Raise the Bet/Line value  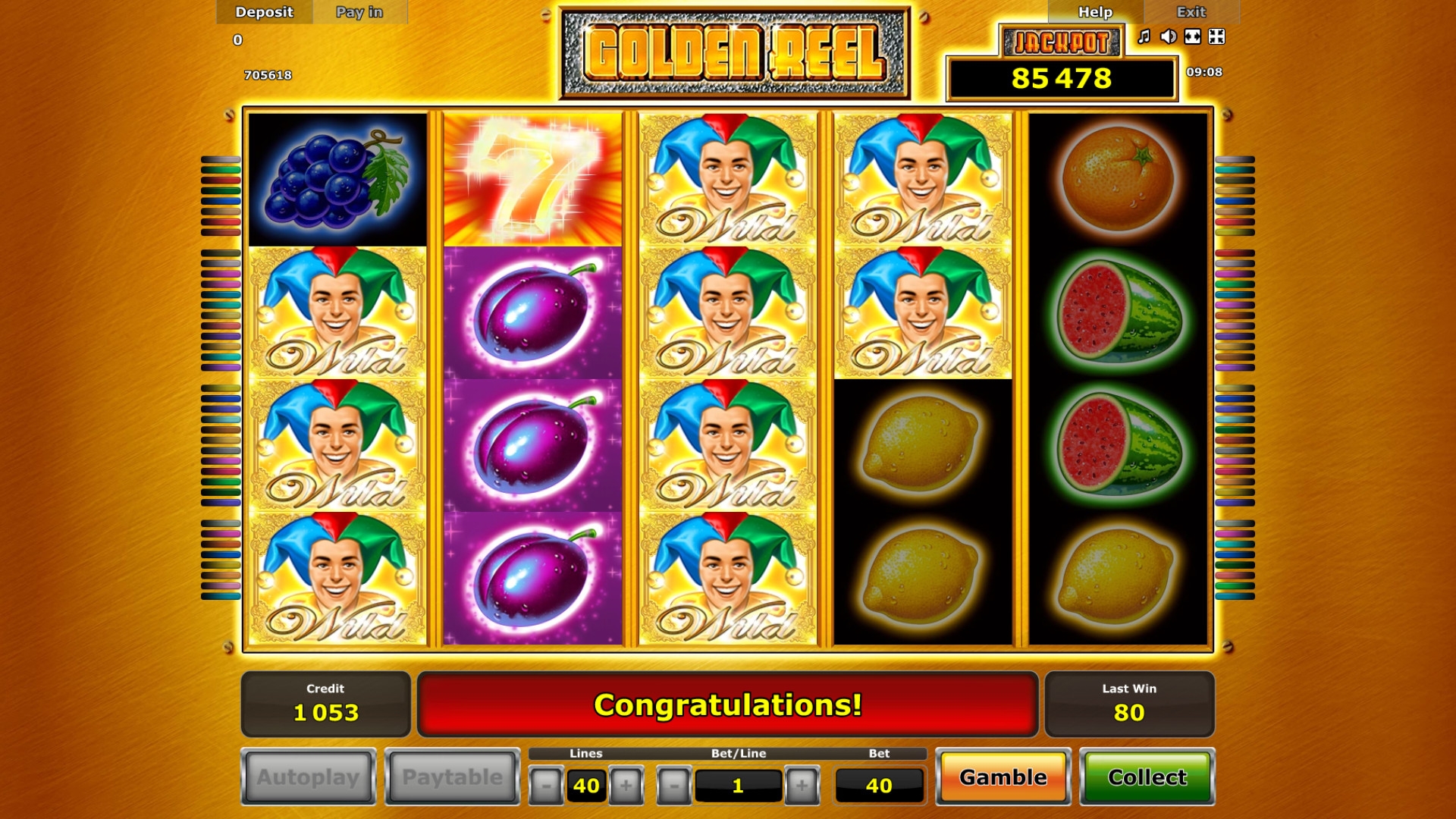802,786
